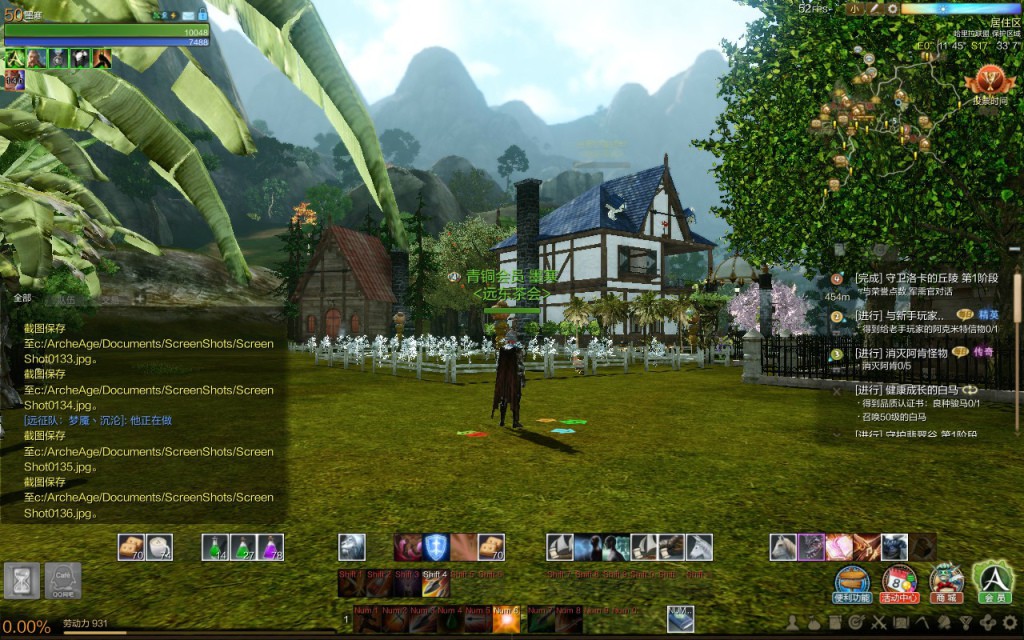This screenshot has width=1024, height=640.
Task: Click the hourglass button above the labor bar
Action: click(21, 580)
